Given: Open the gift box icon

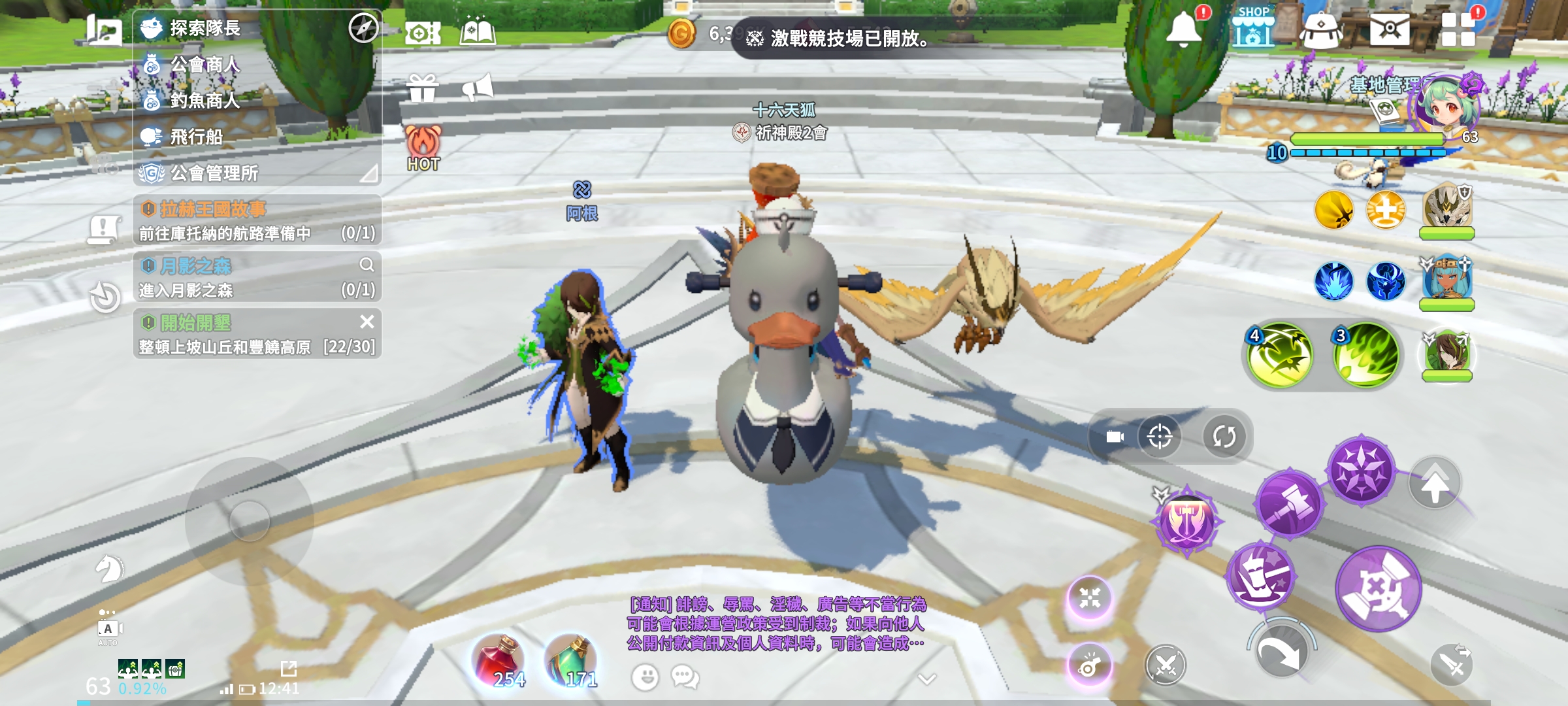Looking at the screenshot, I should click(x=423, y=88).
